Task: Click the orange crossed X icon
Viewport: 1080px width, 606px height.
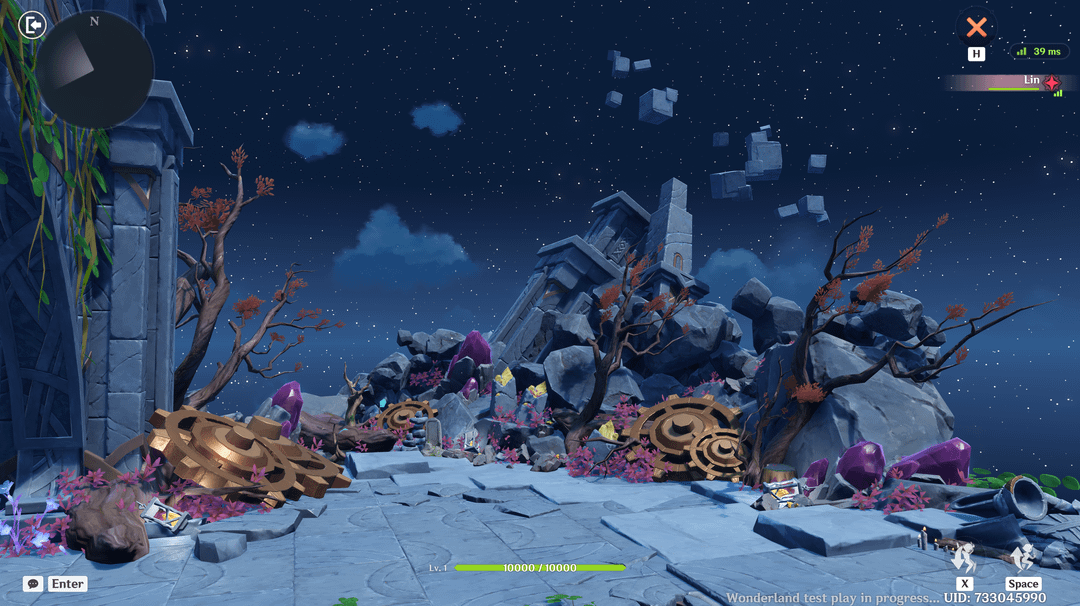Action: coord(976,27)
